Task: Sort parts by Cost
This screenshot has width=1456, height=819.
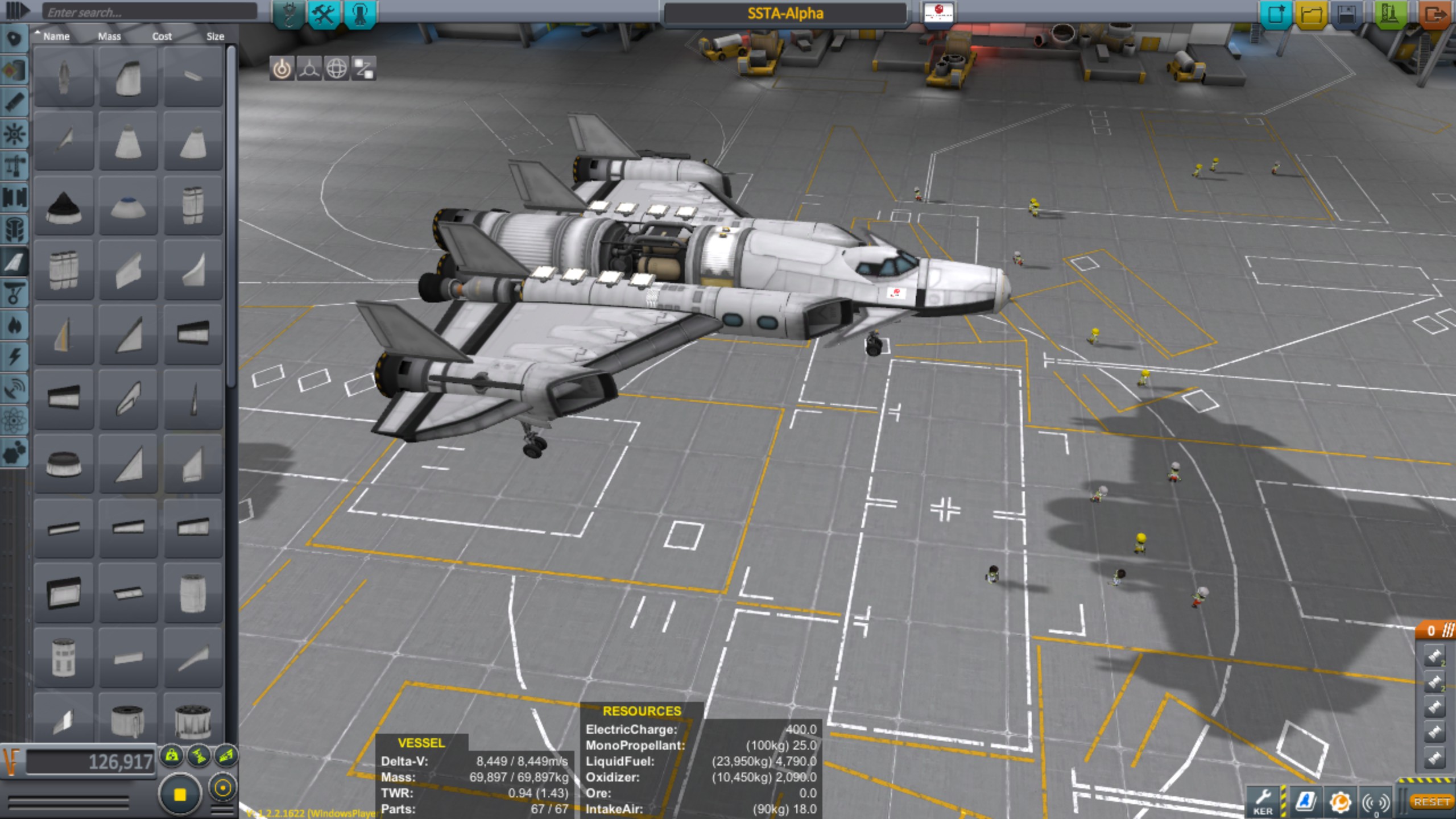Action: [x=162, y=36]
